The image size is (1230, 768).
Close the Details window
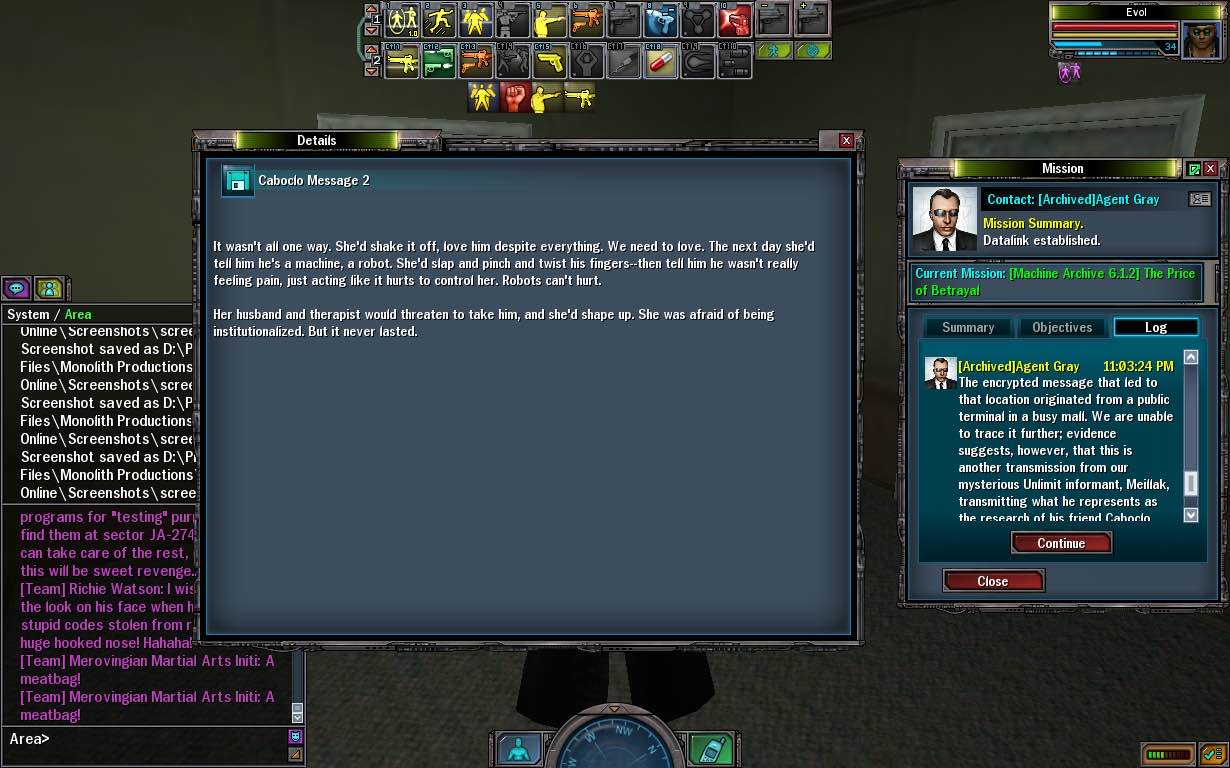(846, 141)
